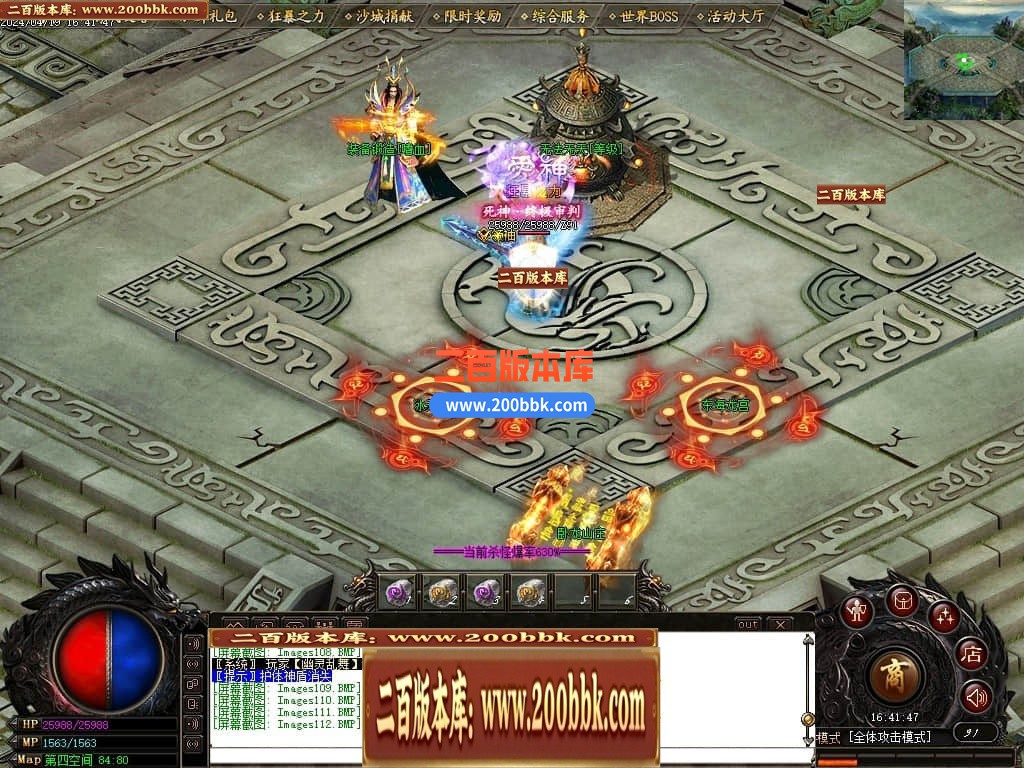Open the bag chest icon
This screenshot has width=1024, height=768.
pos(902,600)
